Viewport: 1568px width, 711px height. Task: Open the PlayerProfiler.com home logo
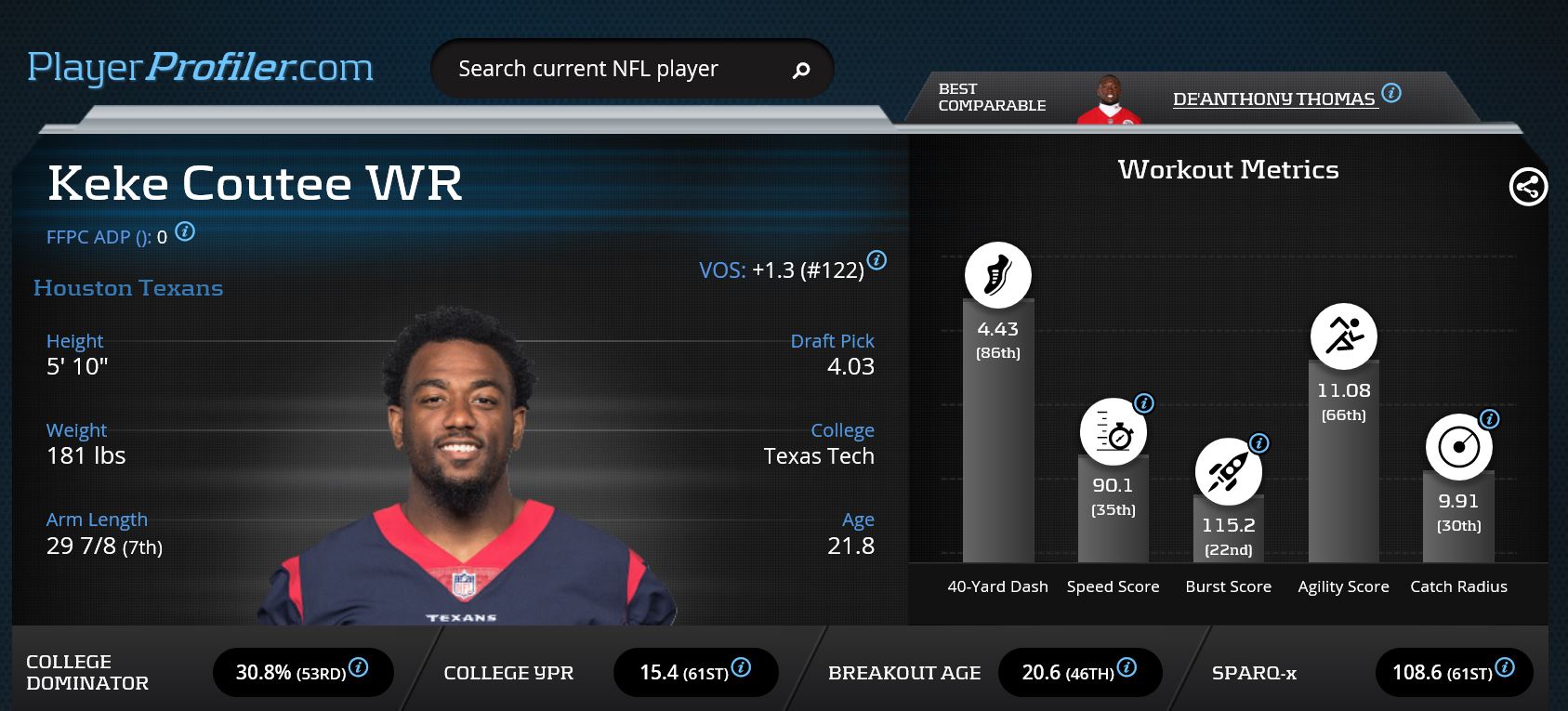coord(200,68)
